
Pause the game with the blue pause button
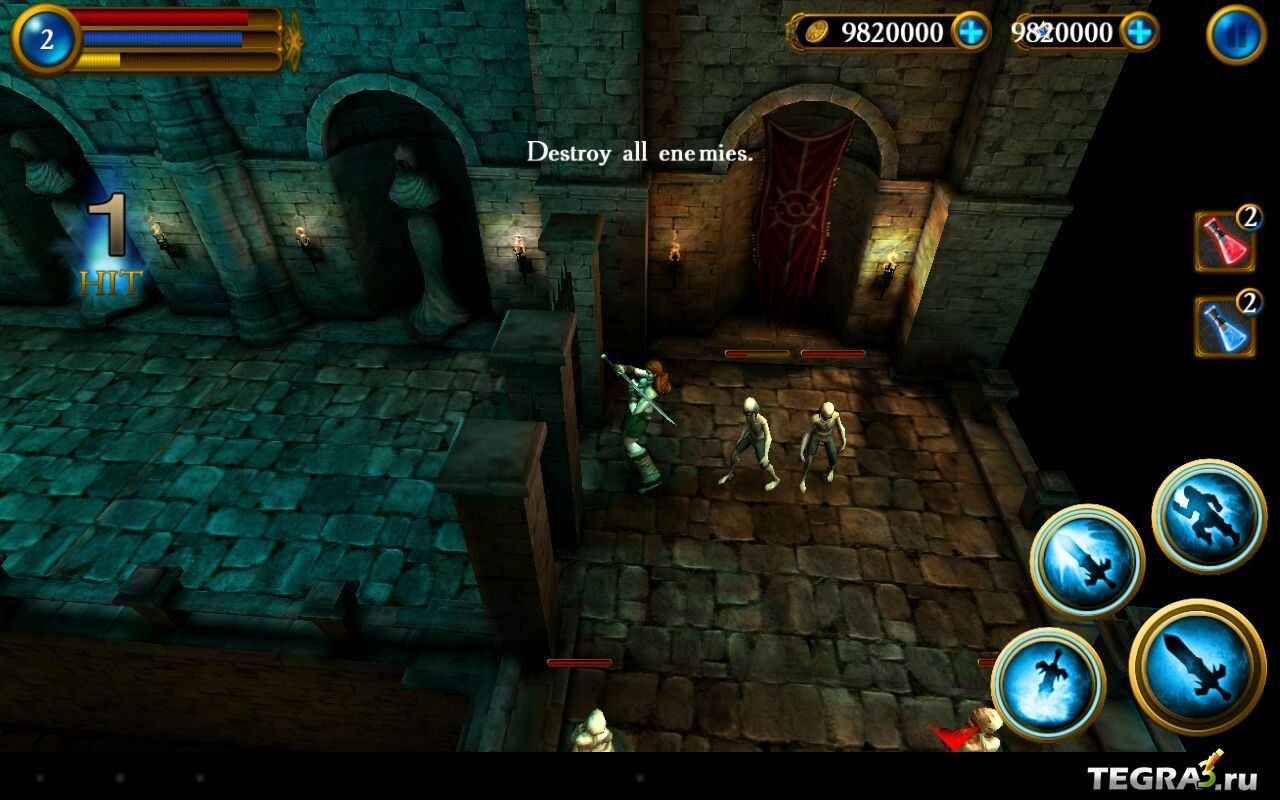(x=1236, y=35)
